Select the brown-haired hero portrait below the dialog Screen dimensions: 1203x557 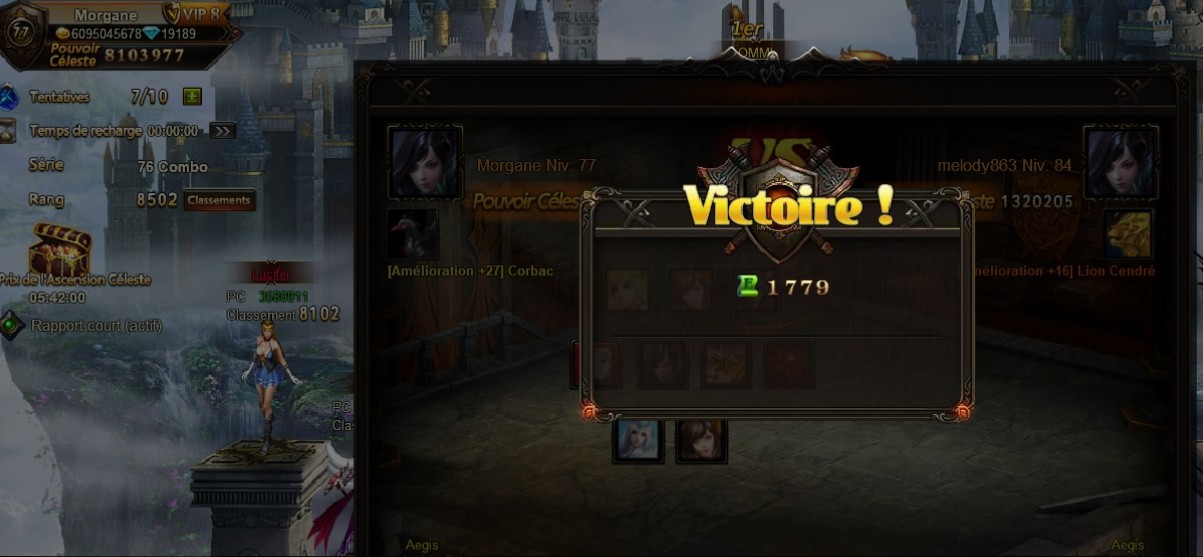click(702, 439)
